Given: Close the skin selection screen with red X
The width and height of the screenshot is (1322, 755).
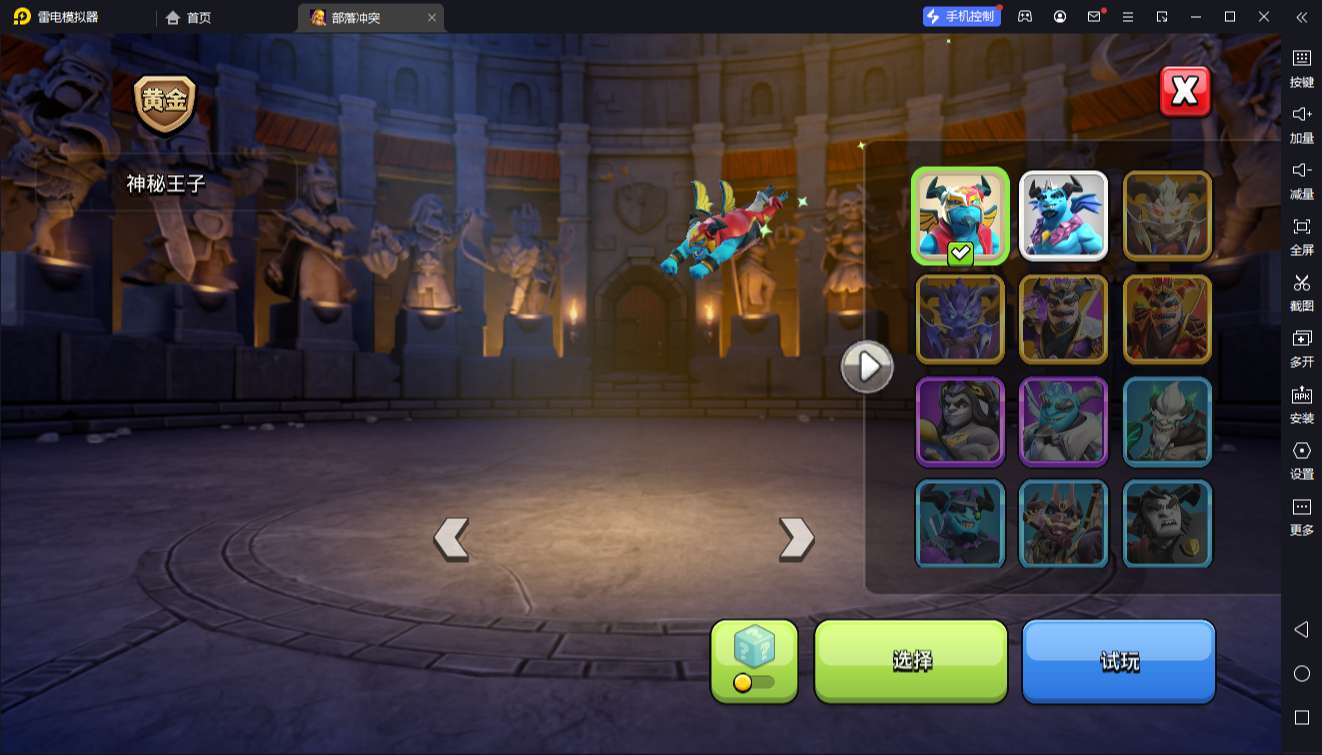Looking at the screenshot, I should click(x=1185, y=92).
